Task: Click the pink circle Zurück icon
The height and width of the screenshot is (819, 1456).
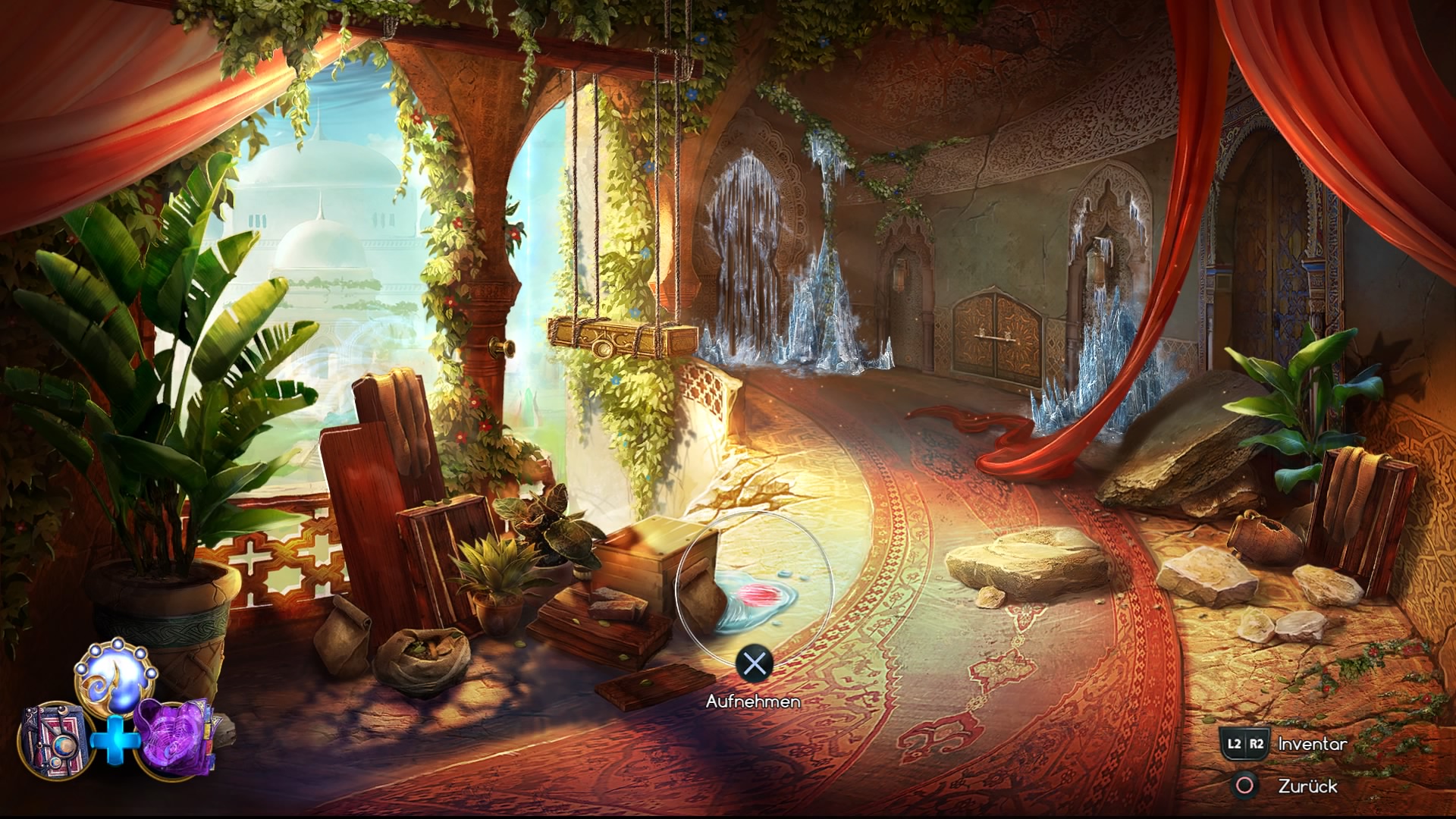Action: point(1244,786)
